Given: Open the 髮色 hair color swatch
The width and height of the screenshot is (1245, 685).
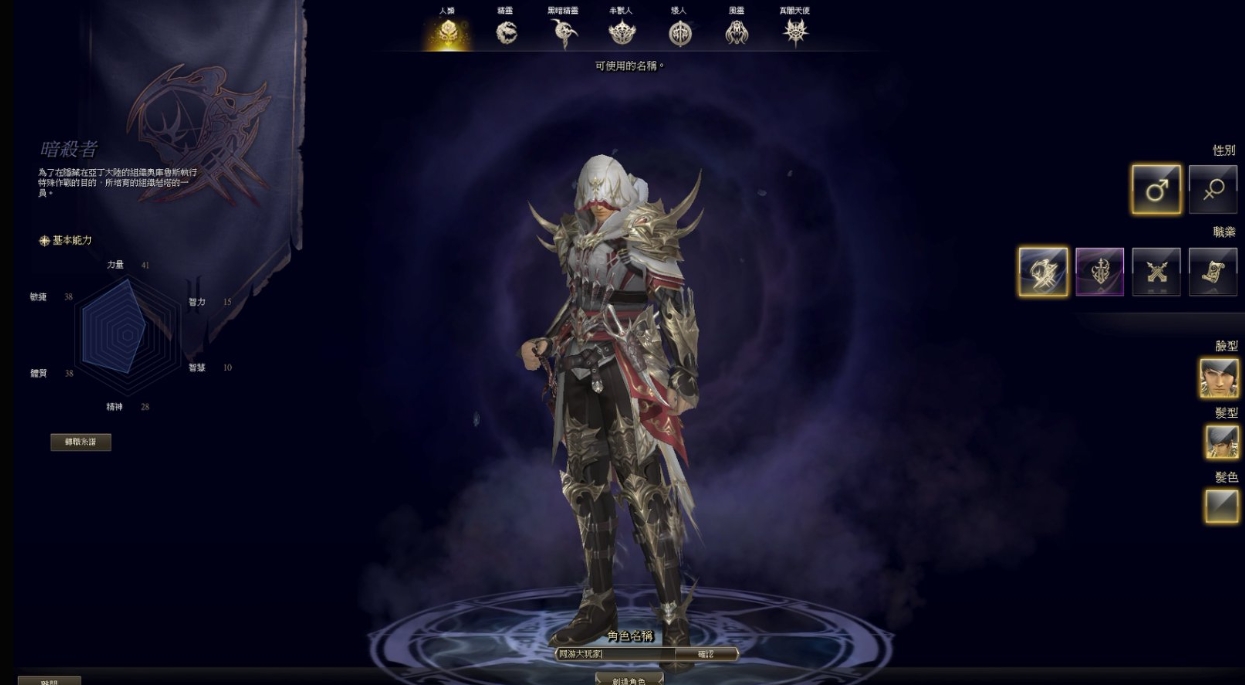Looking at the screenshot, I should click(1221, 506).
